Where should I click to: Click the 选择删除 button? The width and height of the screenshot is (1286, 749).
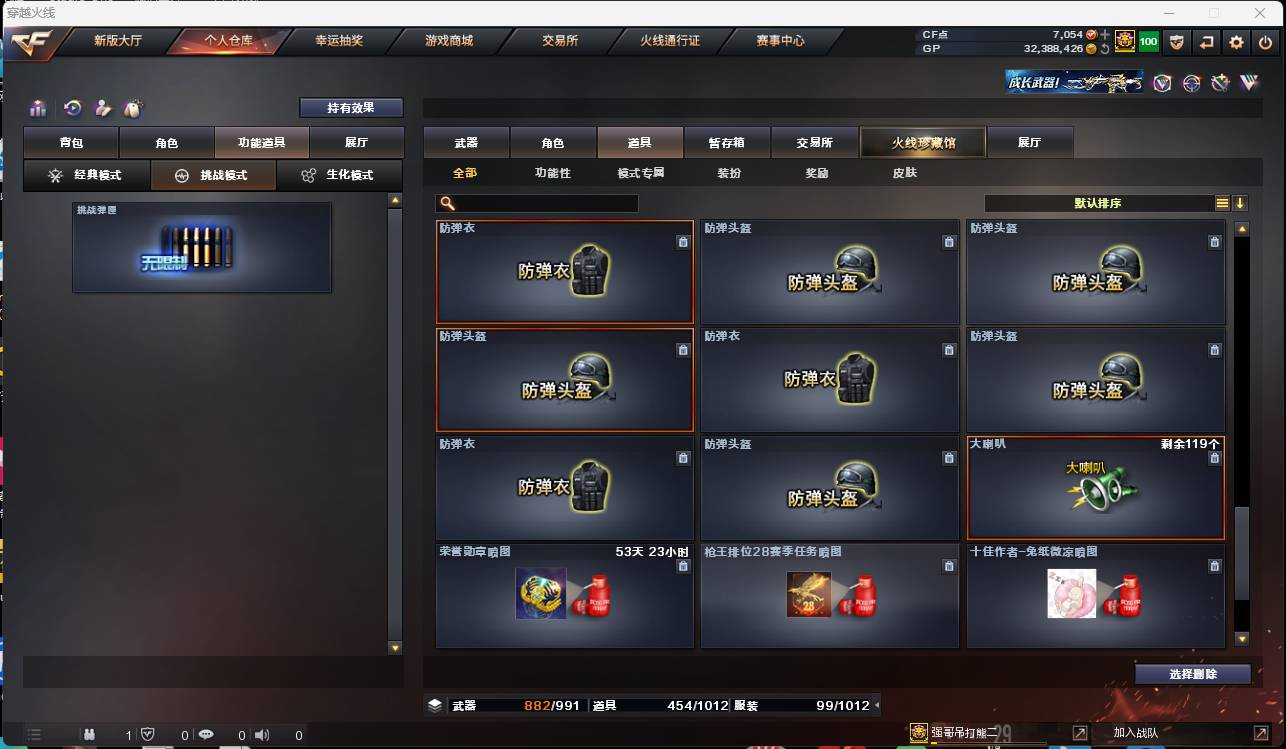click(x=1193, y=674)
